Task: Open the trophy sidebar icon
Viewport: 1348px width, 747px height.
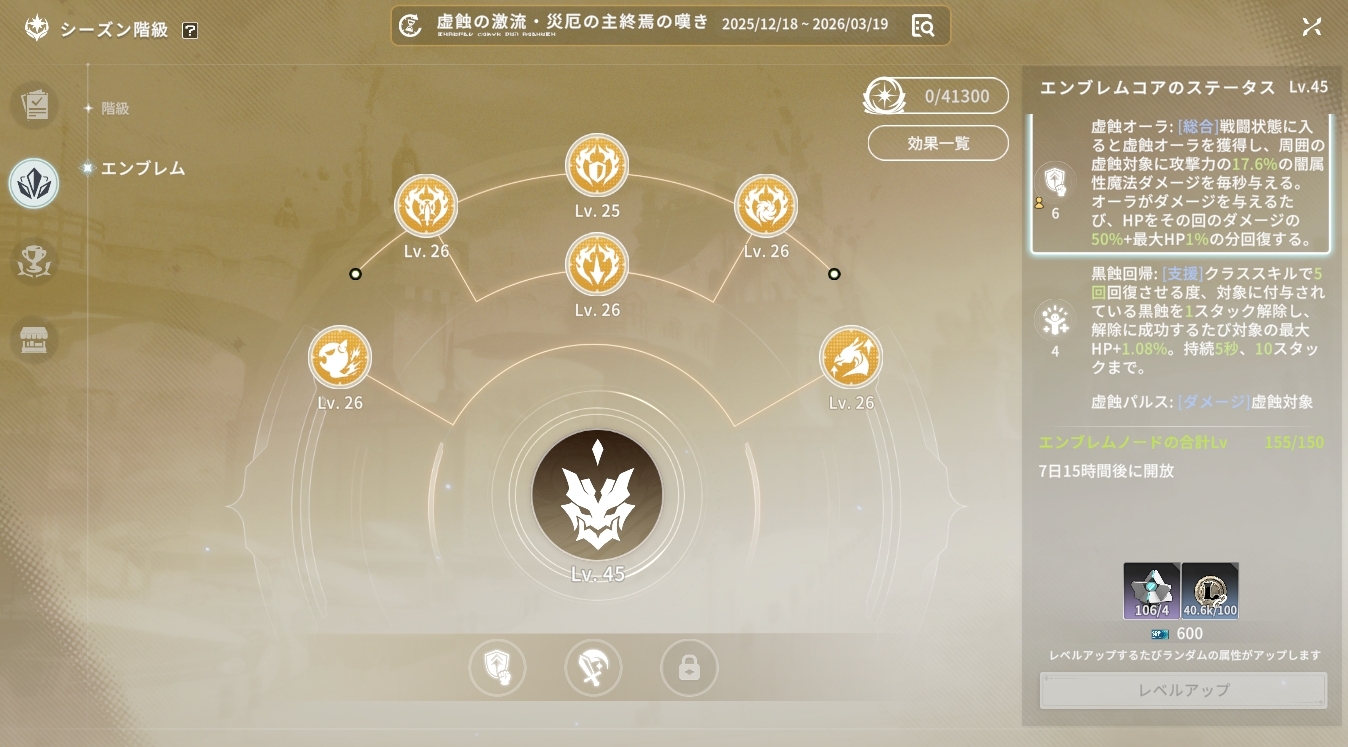Action: 34,262
